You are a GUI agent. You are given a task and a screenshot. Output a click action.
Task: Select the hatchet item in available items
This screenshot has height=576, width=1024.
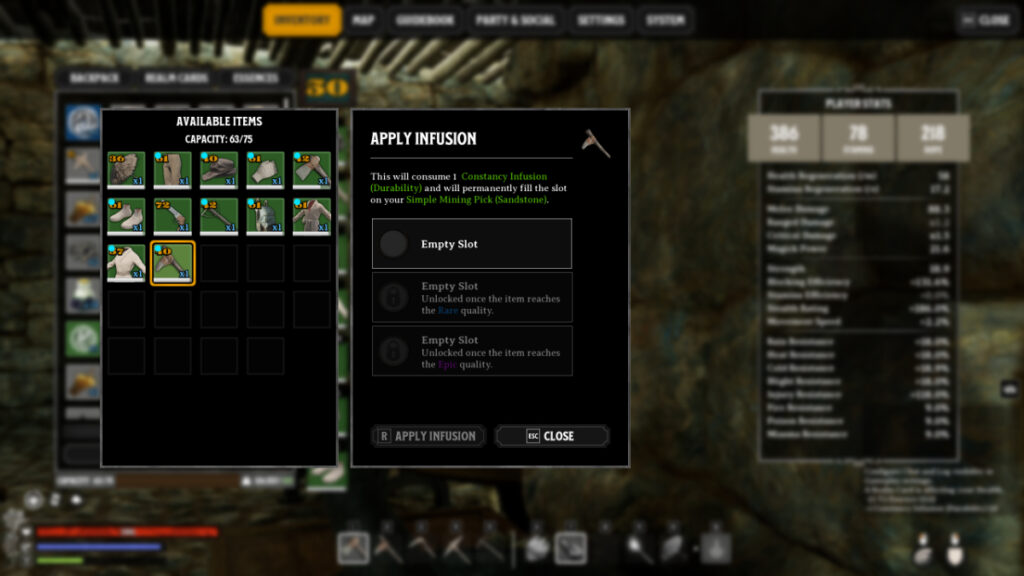click(310, 170)
